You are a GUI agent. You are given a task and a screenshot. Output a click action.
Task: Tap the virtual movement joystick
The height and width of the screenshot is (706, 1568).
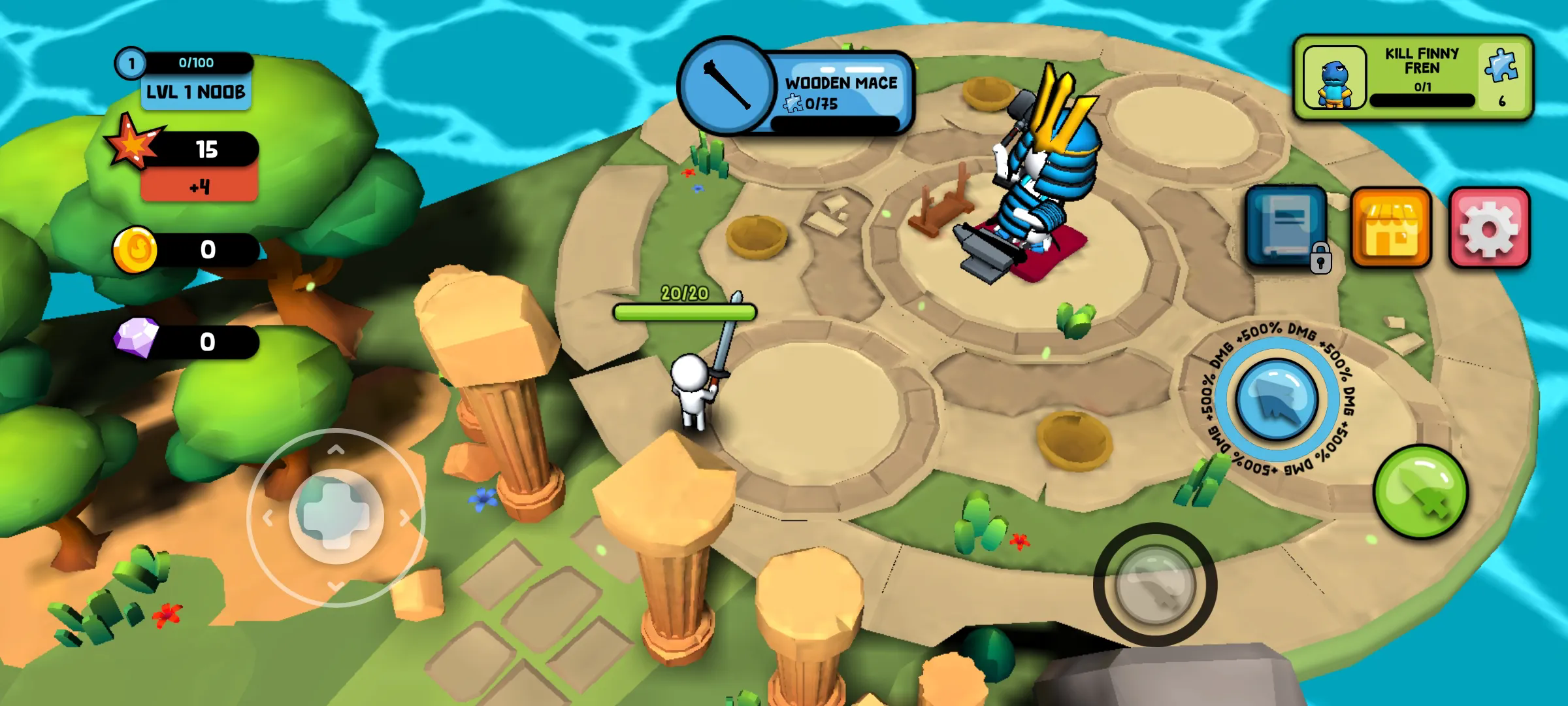336,516
